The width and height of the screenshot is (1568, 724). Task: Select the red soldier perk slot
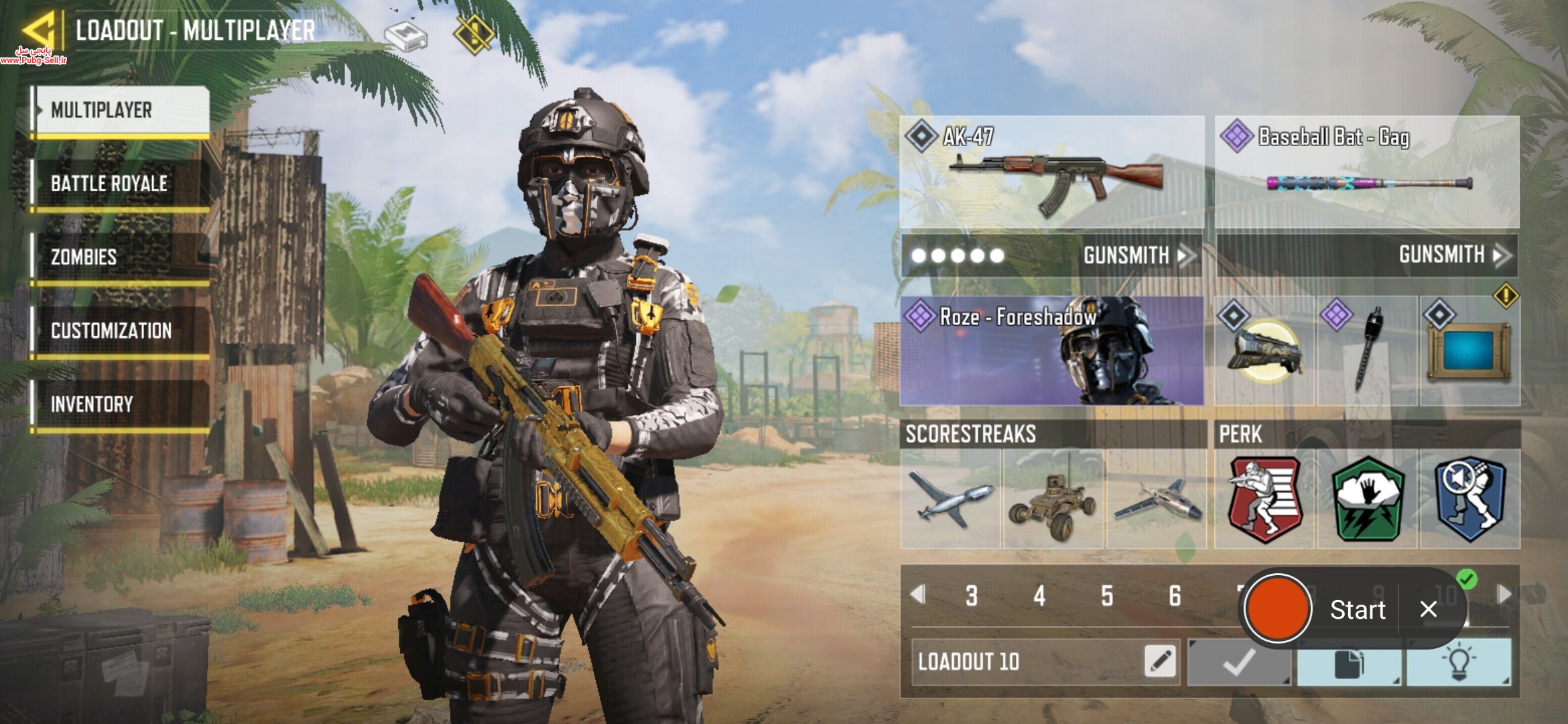coord(1264,500)
